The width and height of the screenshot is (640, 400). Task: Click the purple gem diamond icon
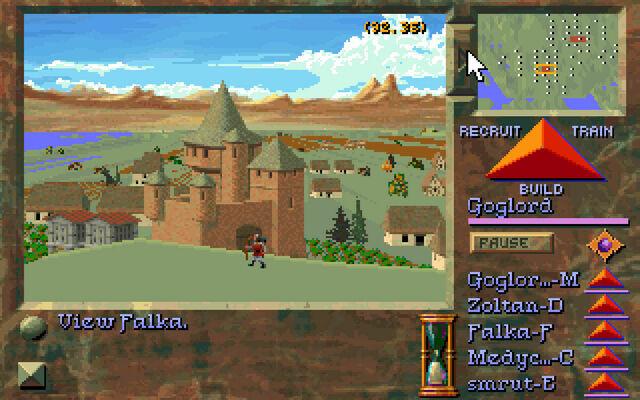(604, 243)
